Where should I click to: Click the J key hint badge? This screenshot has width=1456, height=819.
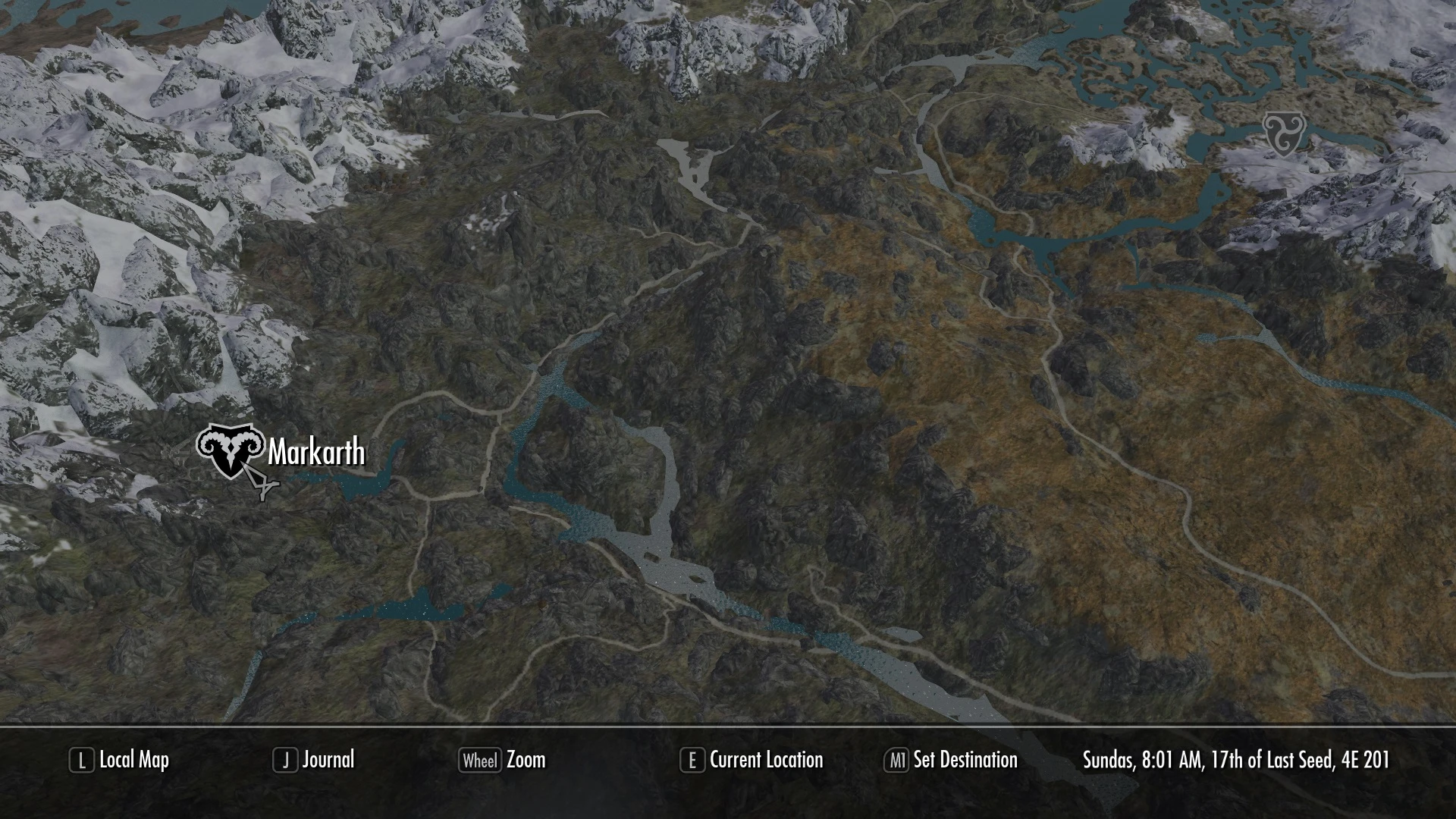click(285, 761)
